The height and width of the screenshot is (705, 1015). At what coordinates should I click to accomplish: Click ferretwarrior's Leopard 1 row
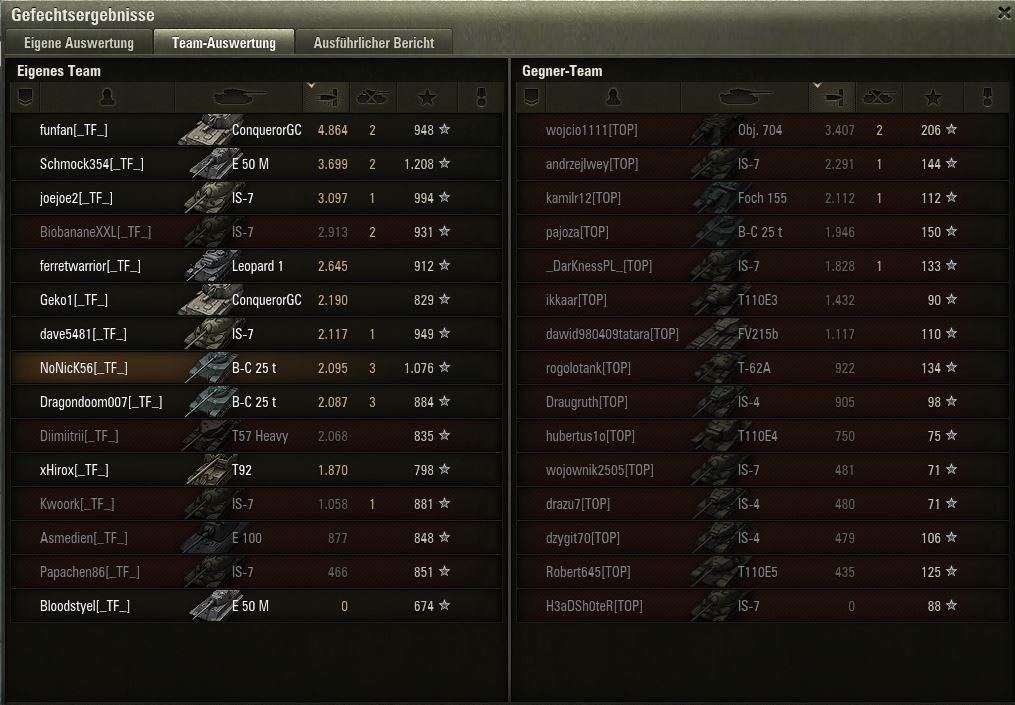[256, 266]
